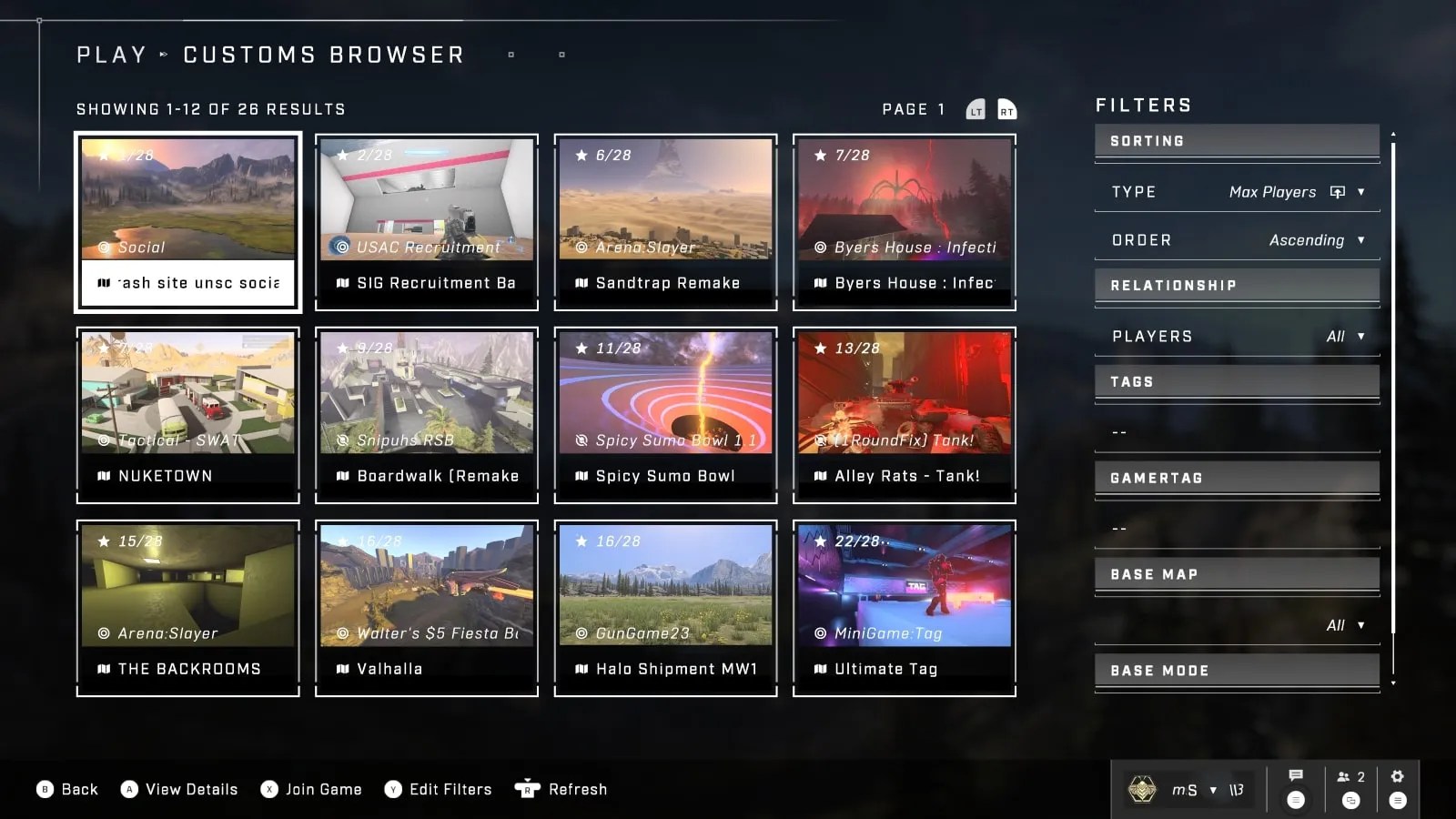Select the Relationship filter section header
1456x819 pixels.
click(x=1236, y=285)
